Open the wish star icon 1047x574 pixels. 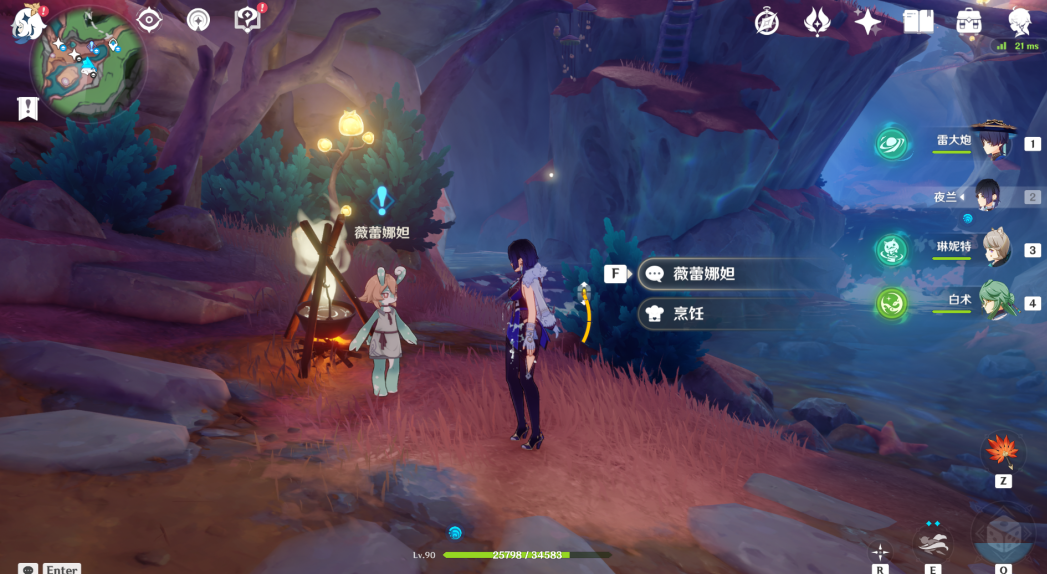pyautogui.click(x=867, y=21)
